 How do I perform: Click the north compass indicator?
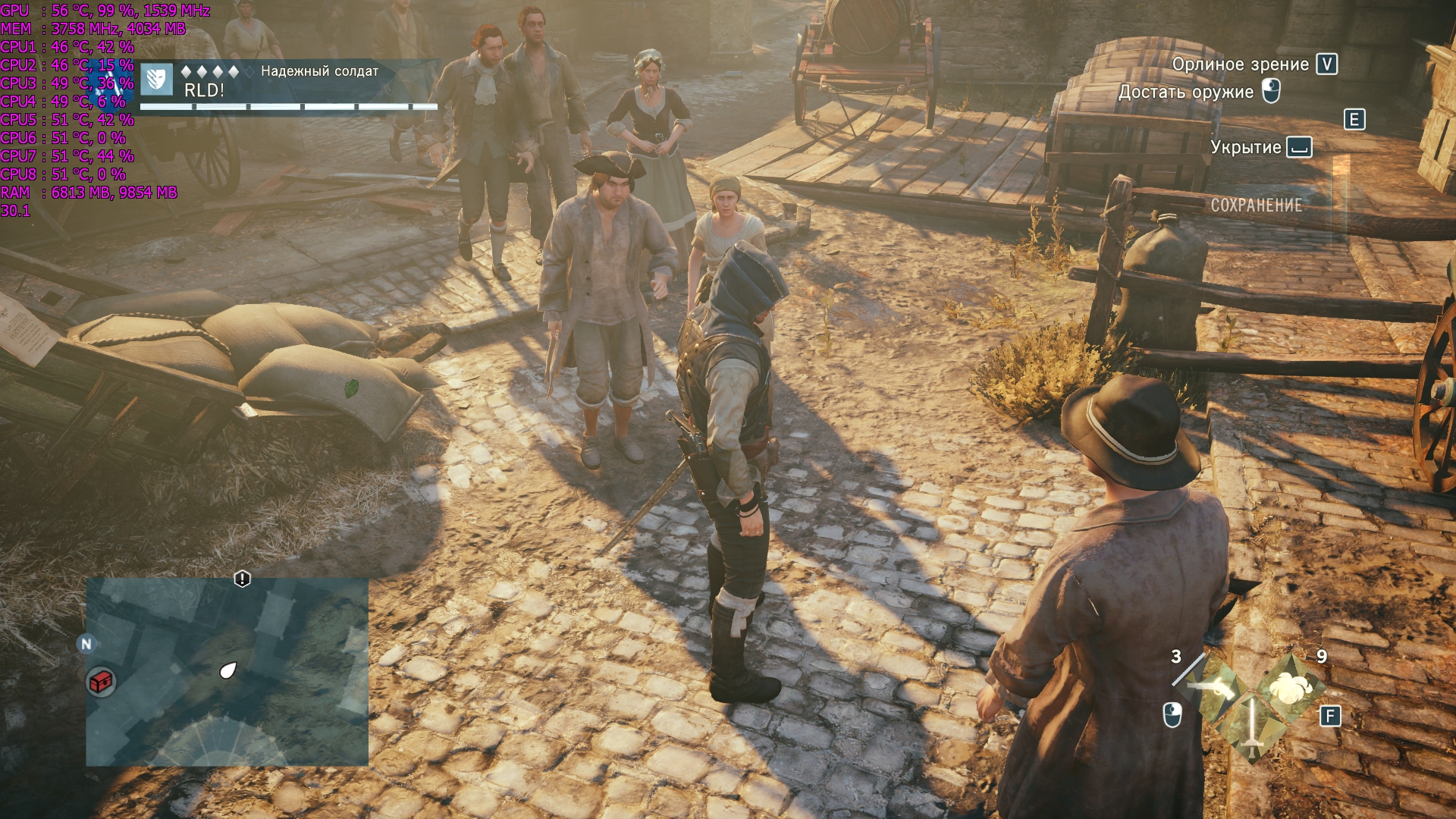click(x=86, y=644)
